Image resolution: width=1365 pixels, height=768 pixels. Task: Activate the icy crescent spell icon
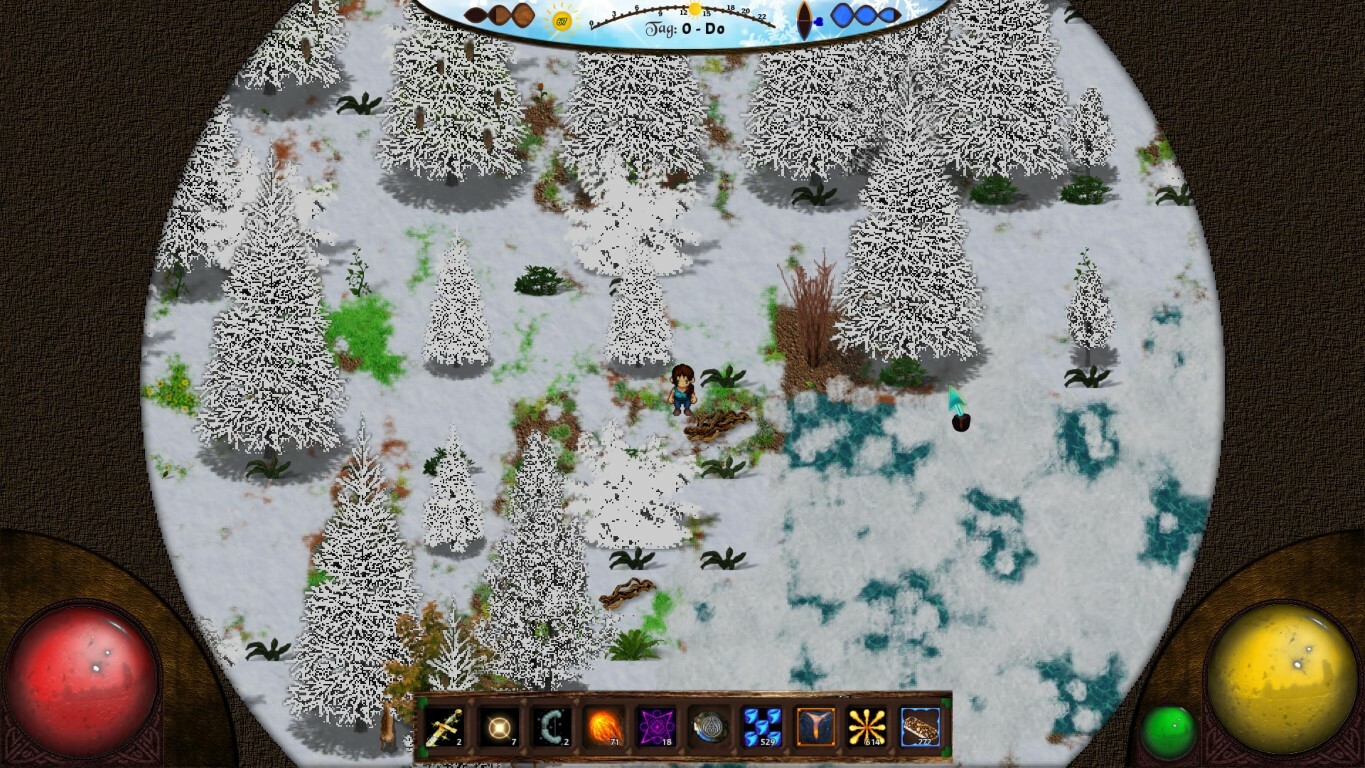(552, 729)
